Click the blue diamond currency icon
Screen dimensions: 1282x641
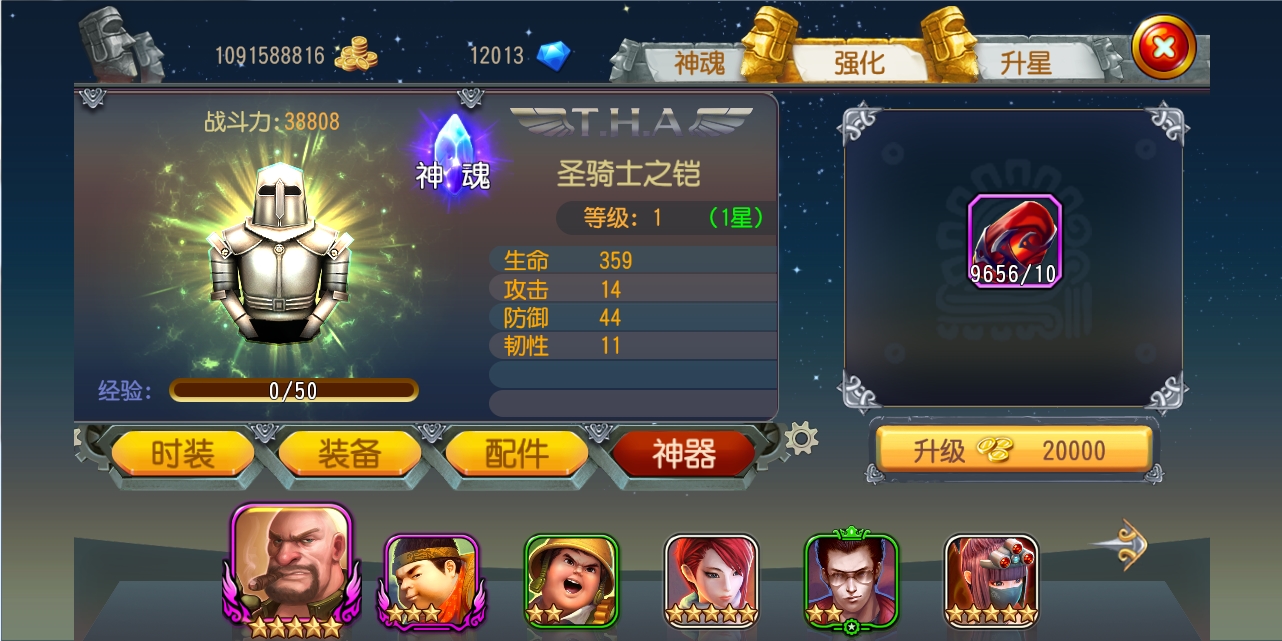[554, 55]
